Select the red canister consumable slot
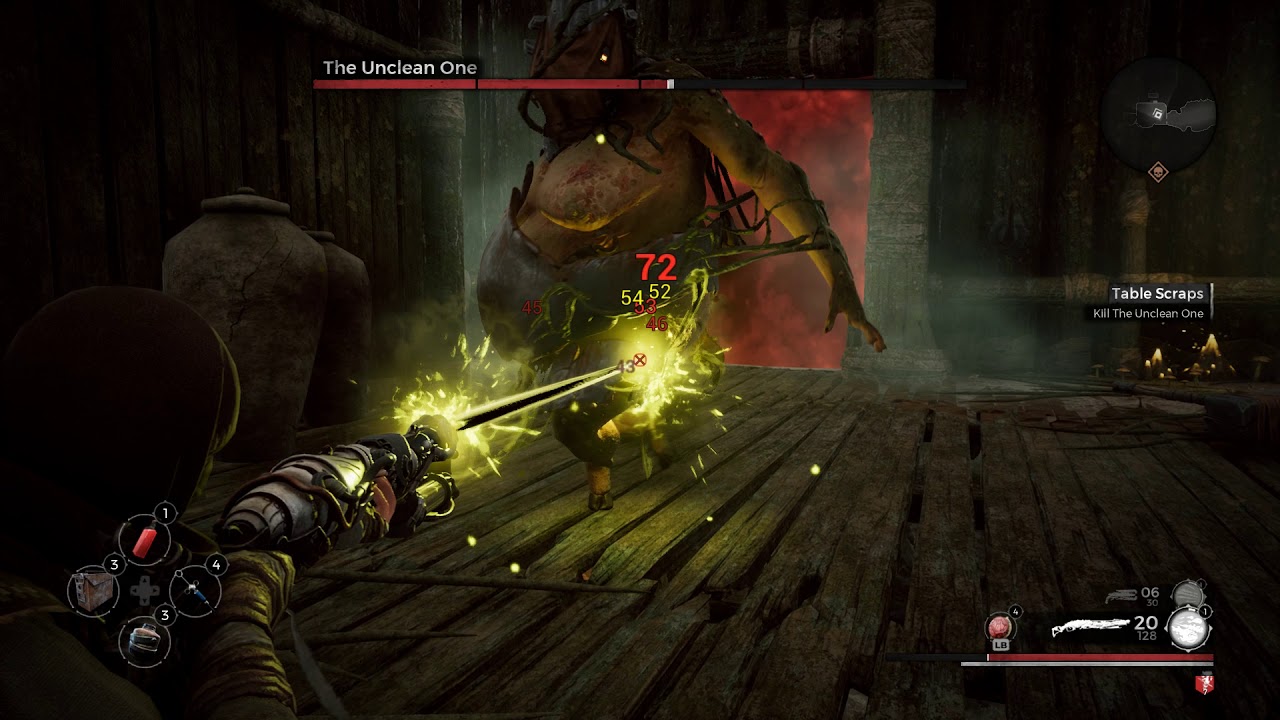1280x720 pixels. pos(145,541)
